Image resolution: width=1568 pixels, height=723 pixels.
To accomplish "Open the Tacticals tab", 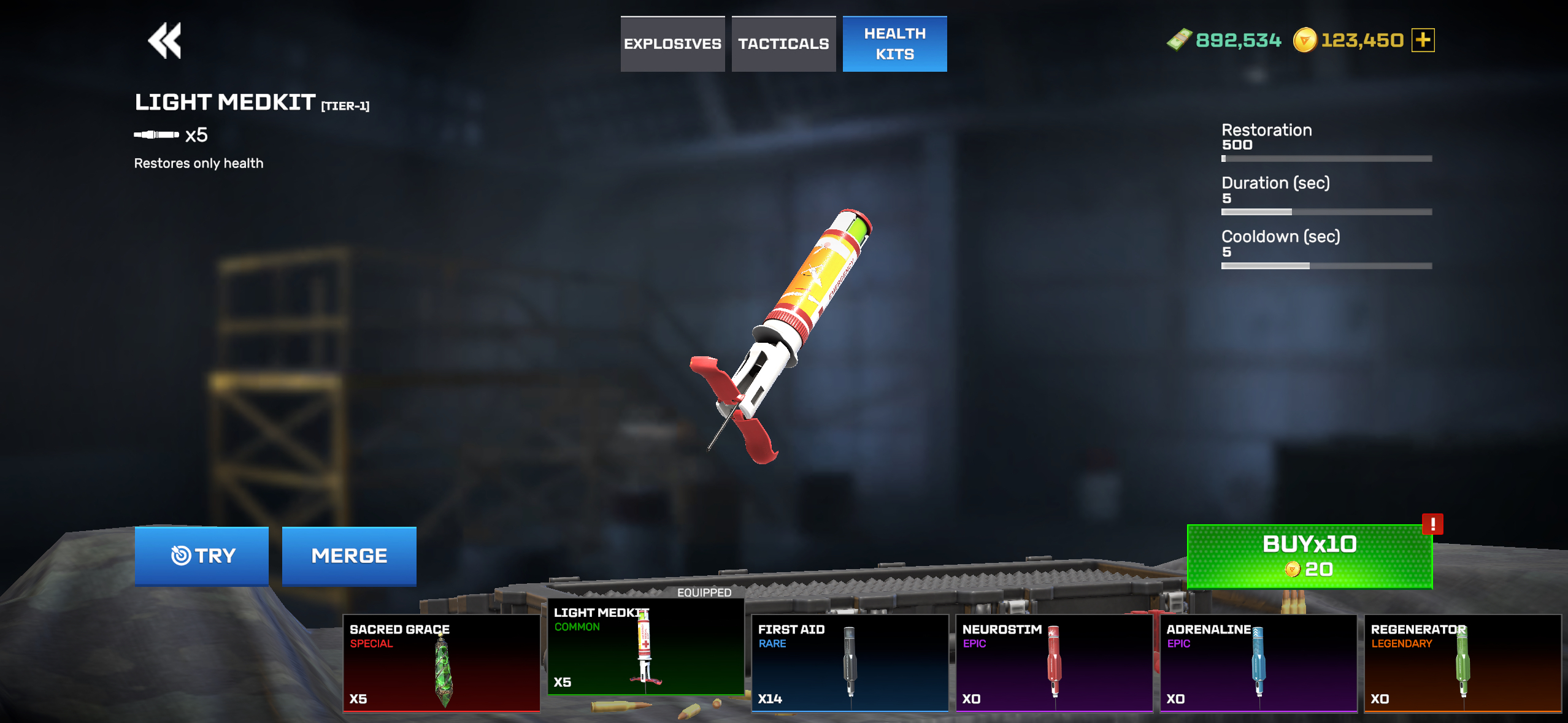I will click(783, 44).
